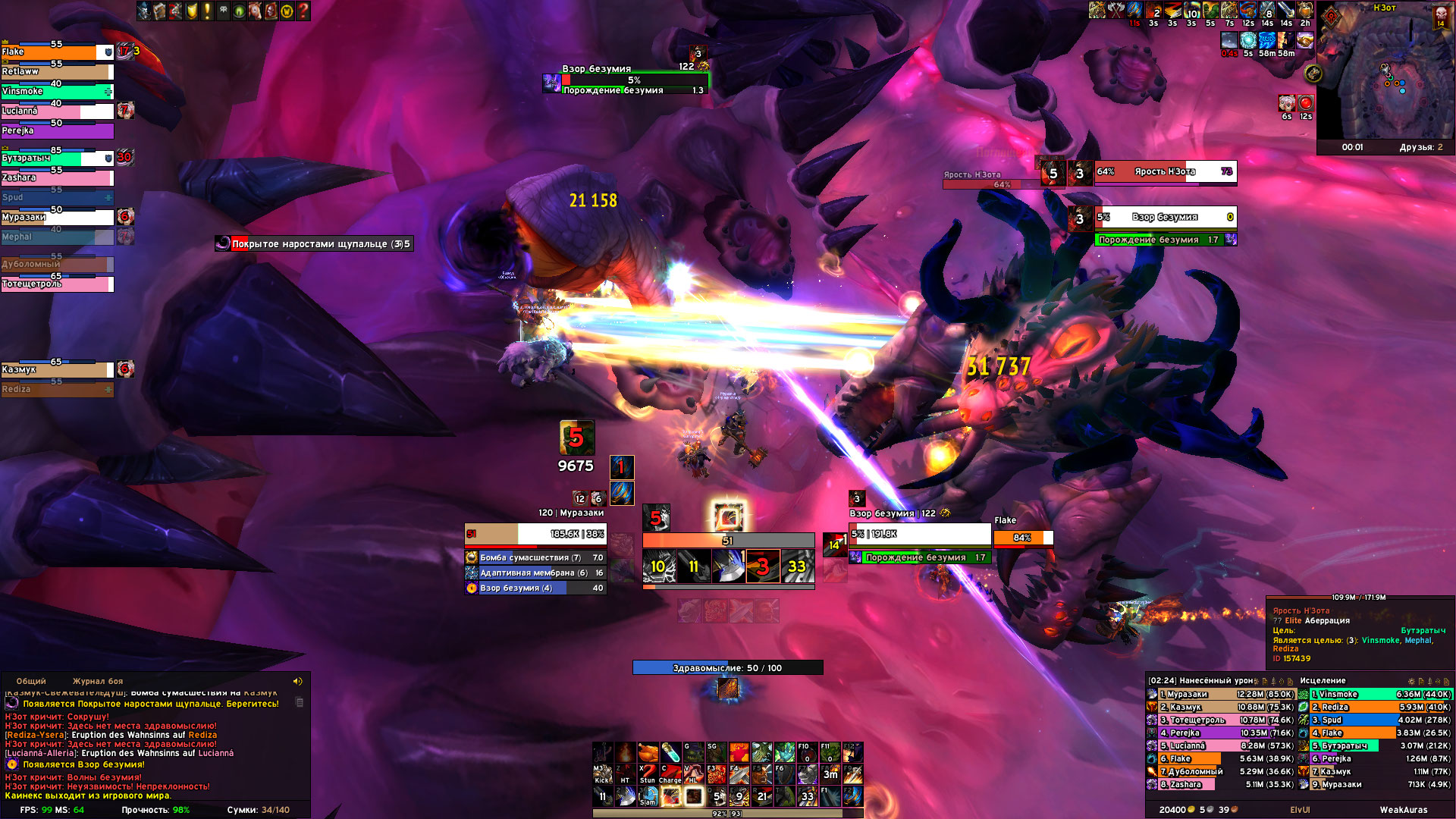The width and height of the screenshot is (1456, 819).
Task: Open the Сумки bags datatext
Action: point(258,810)
